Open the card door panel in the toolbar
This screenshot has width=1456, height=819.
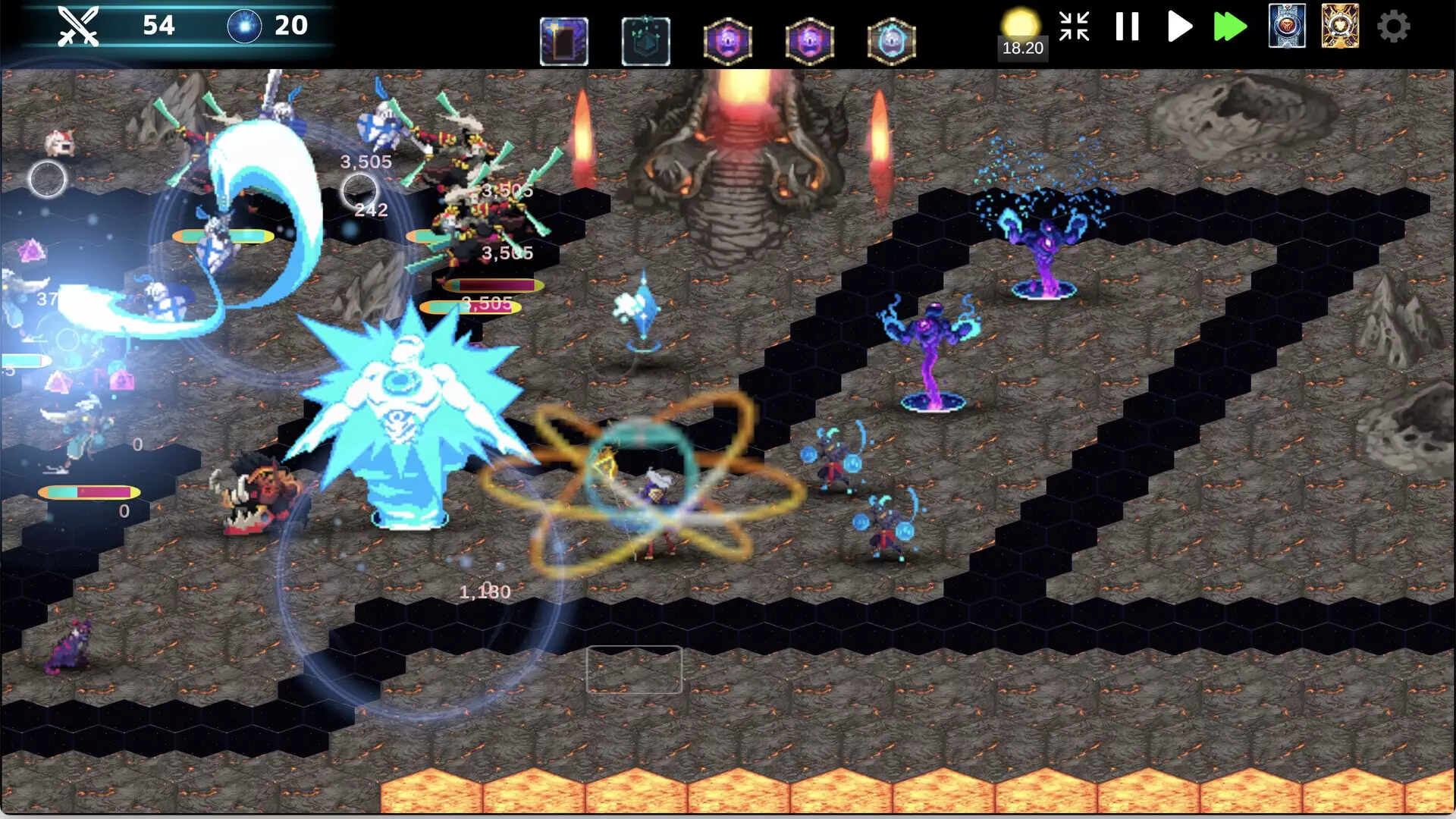565,42
